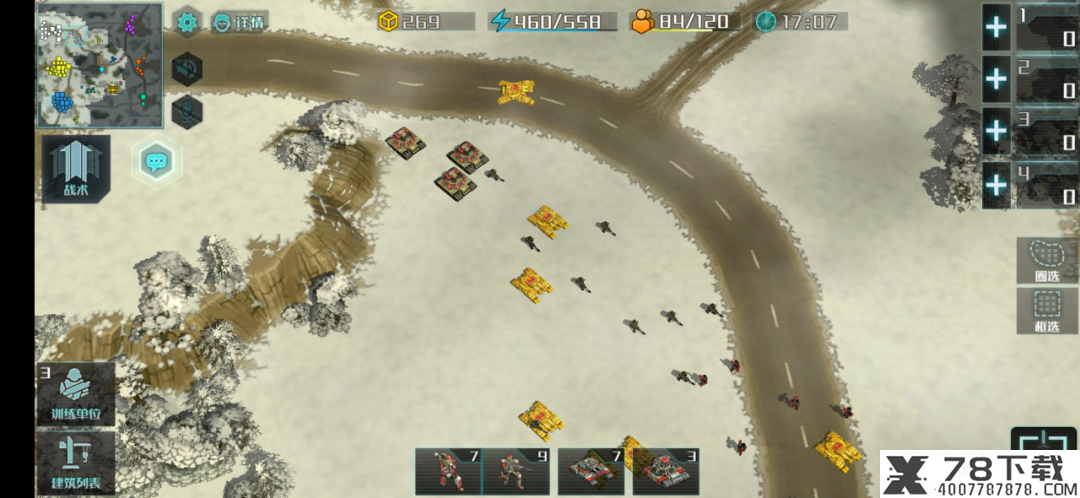Activate 框选 box selection mode

click(1047, 311)
